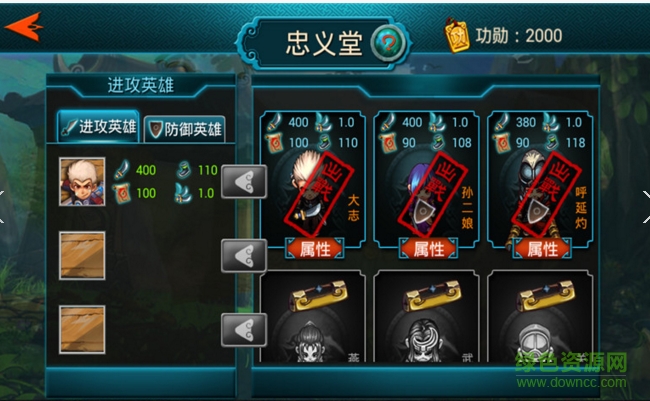This screenshot has height=401, width=650.
Task: Select the bald hero portrait slot
Action: point(81,181)
